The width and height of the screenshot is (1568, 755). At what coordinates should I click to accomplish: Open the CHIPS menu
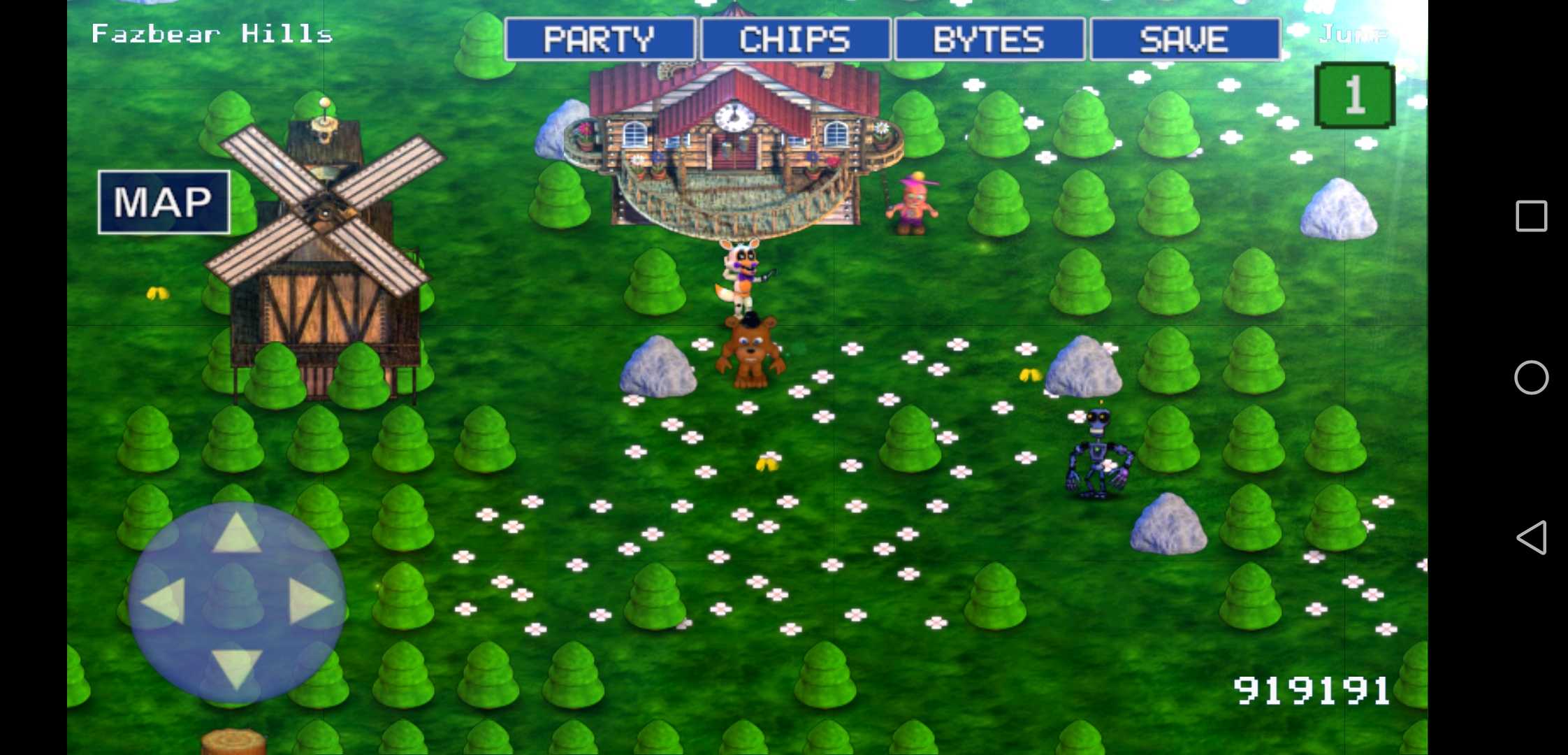795,40
